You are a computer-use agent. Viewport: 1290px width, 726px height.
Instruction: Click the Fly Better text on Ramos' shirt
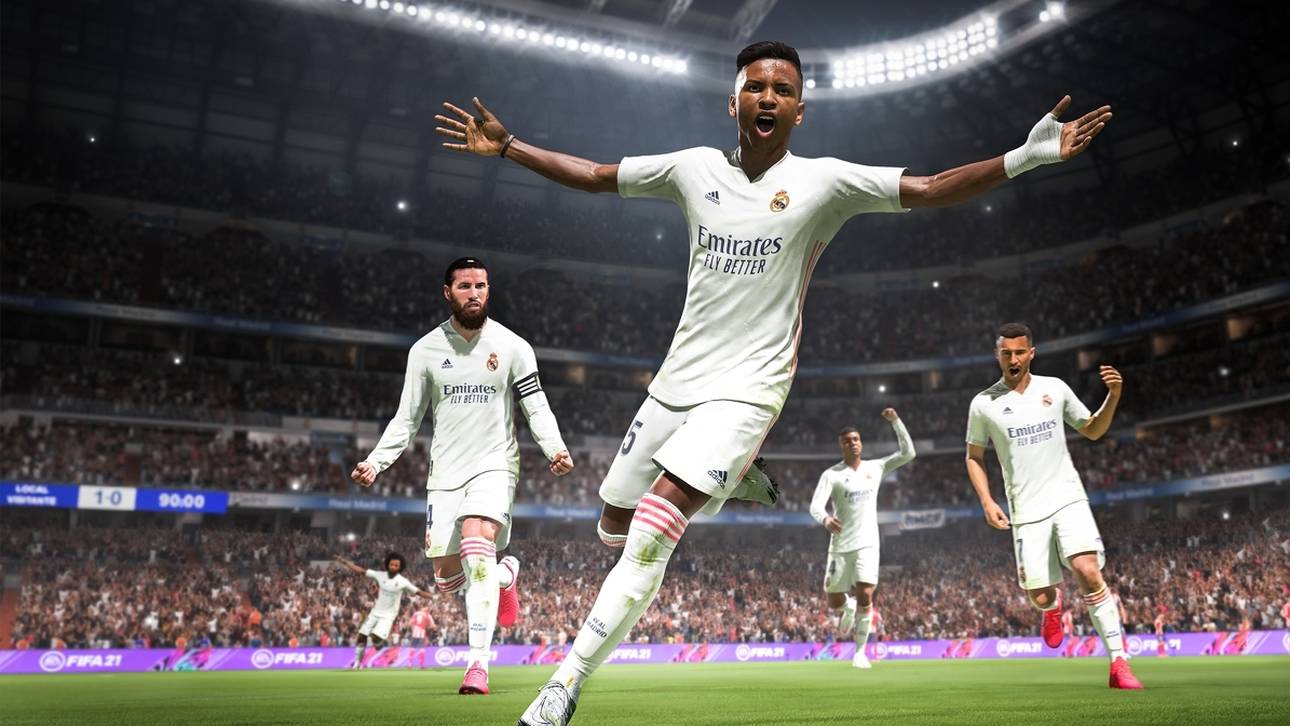470,398
